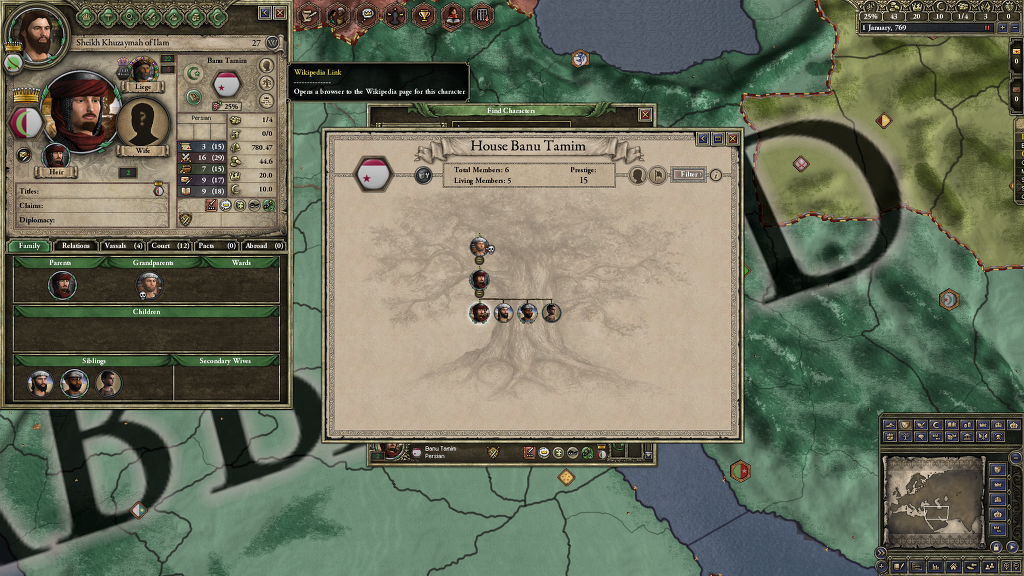Switch to the Relations tab
This screenshot has height=576, width=1024.
[x=75, y=245]
